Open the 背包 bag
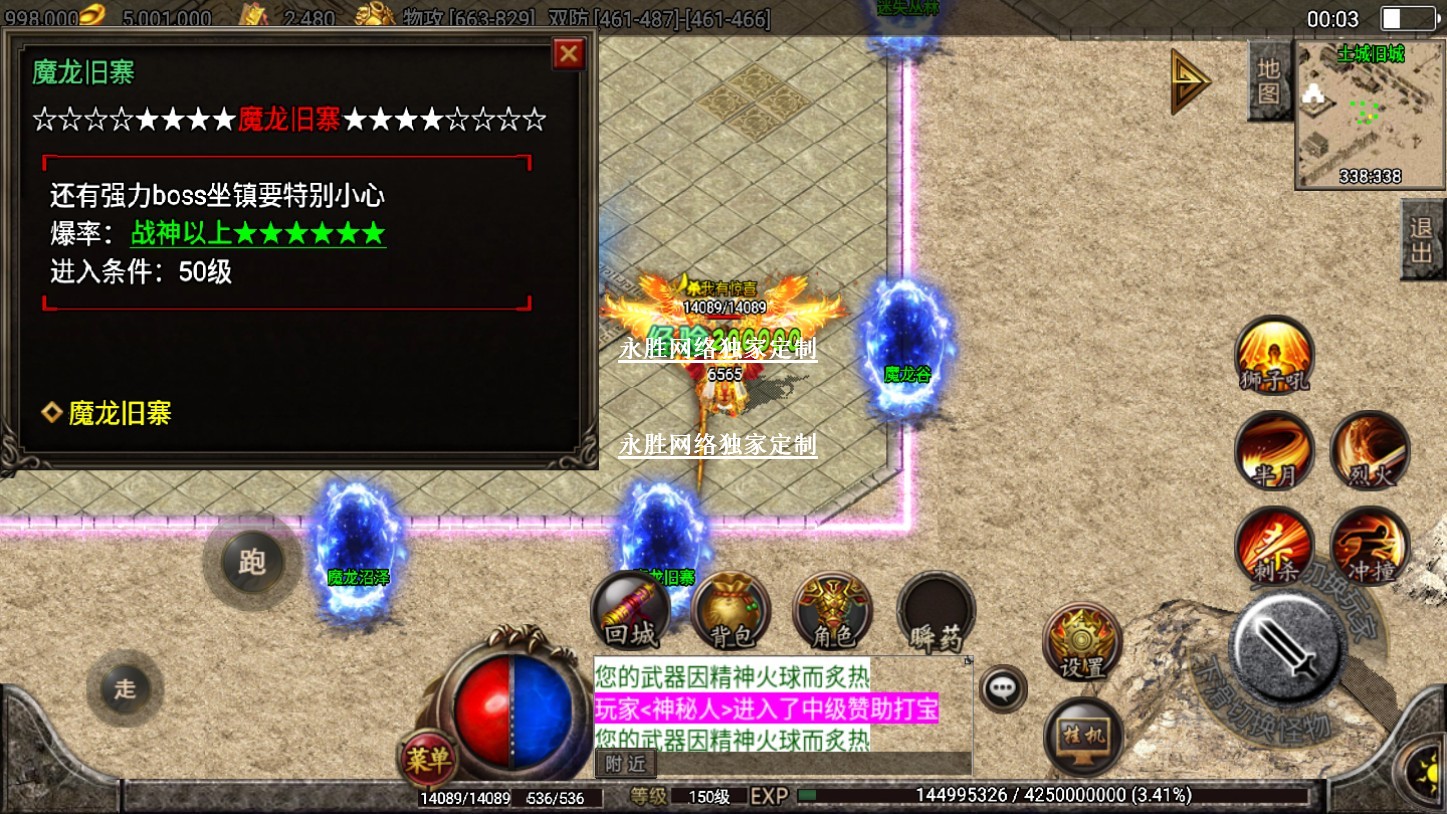 731,610
